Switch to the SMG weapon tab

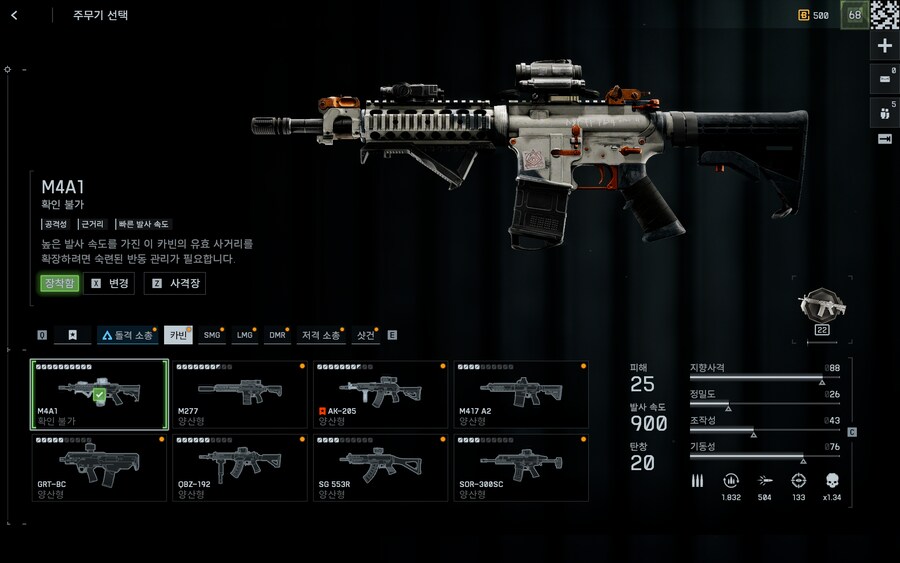point(212,335)
